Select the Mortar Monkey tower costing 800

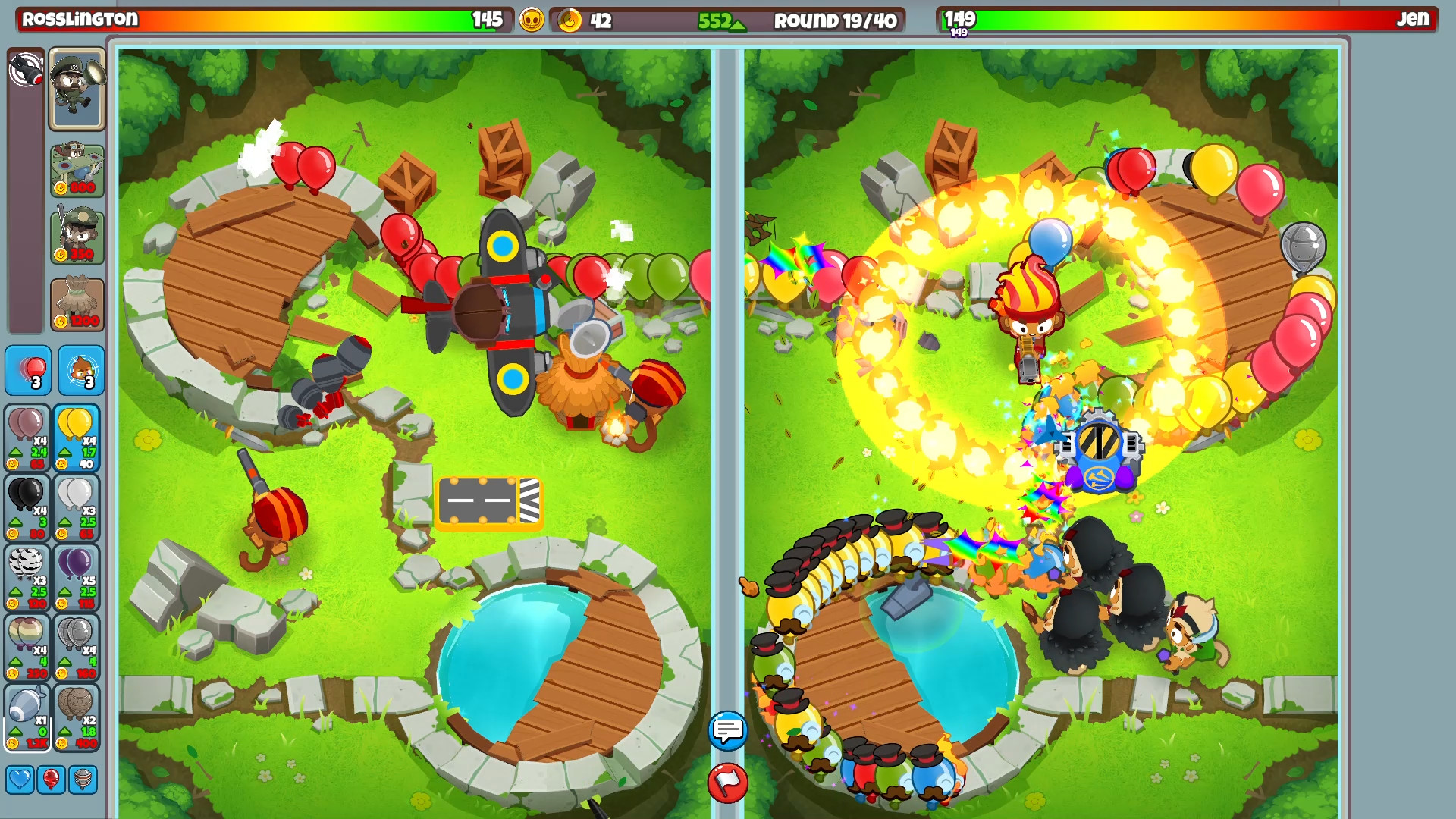(76, 170)
